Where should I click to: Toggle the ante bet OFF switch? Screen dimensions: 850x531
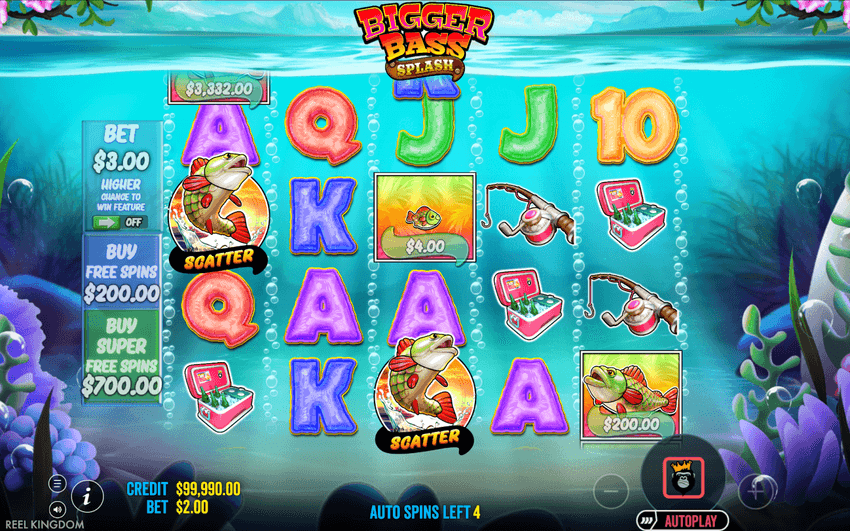pyautogui.click(x=120, y=222)
